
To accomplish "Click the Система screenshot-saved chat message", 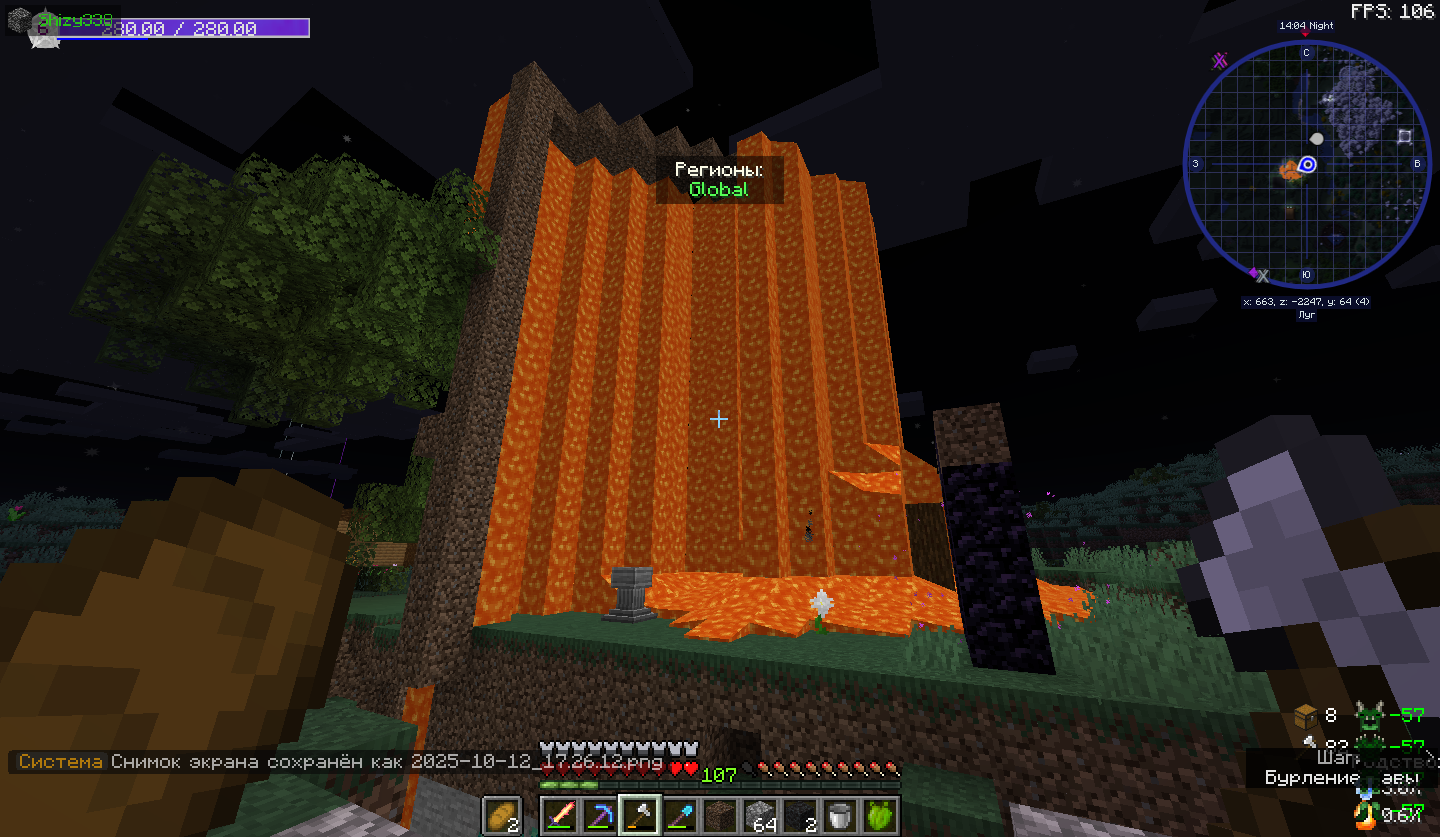I will click(340, 762).
